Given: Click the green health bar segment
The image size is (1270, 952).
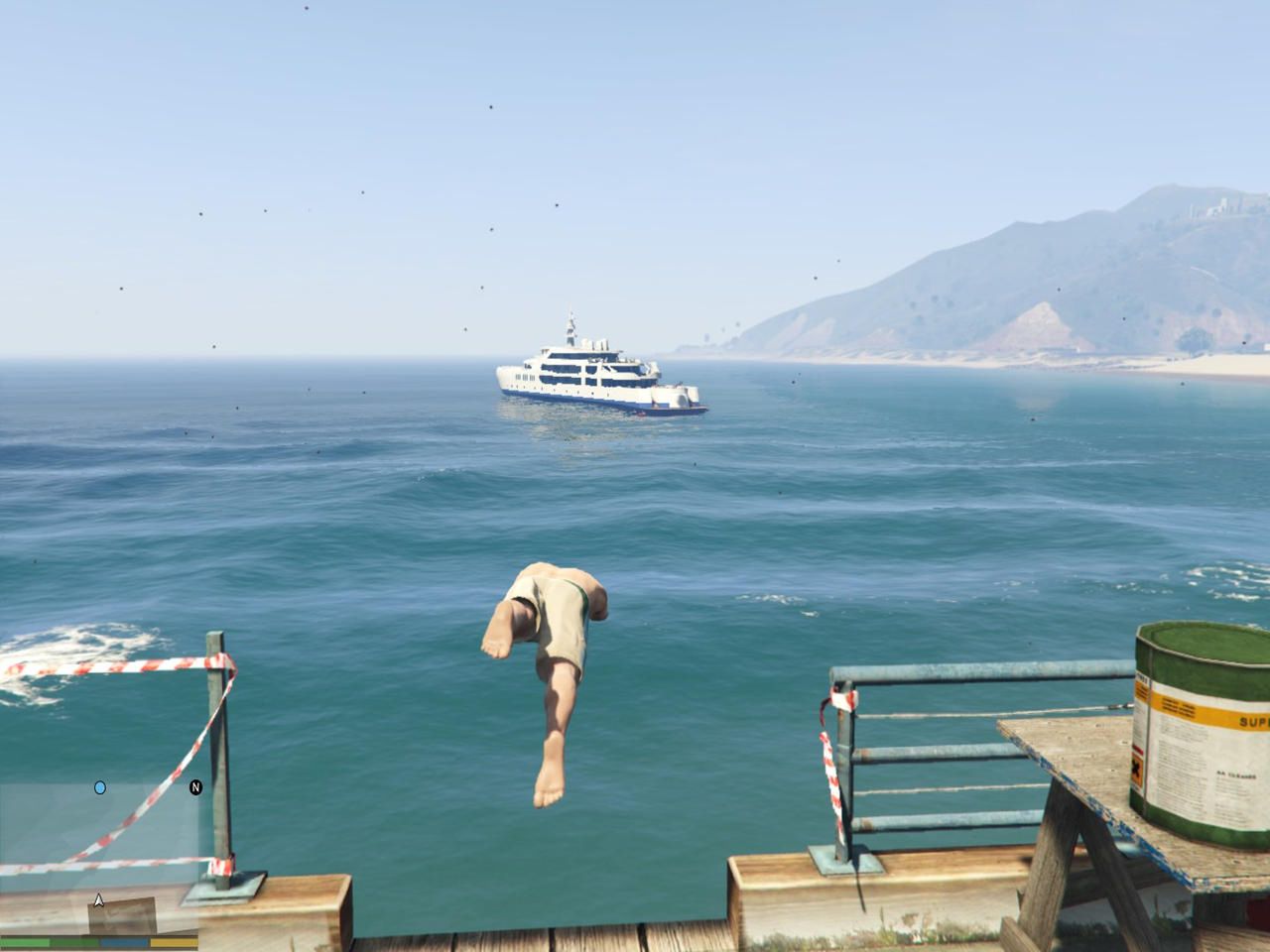Looking at the screenshot, I should [30, 943].
